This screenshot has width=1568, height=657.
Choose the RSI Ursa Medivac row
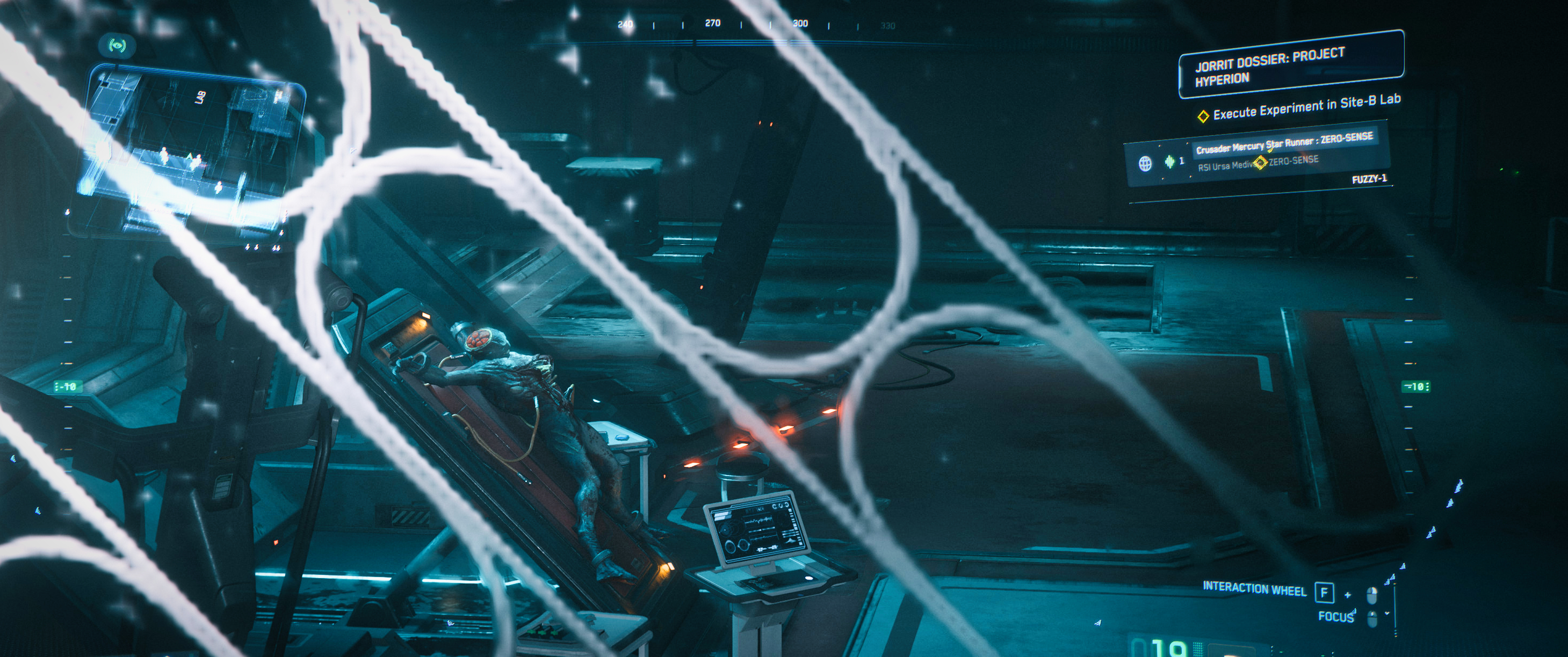click(1224, 165)
